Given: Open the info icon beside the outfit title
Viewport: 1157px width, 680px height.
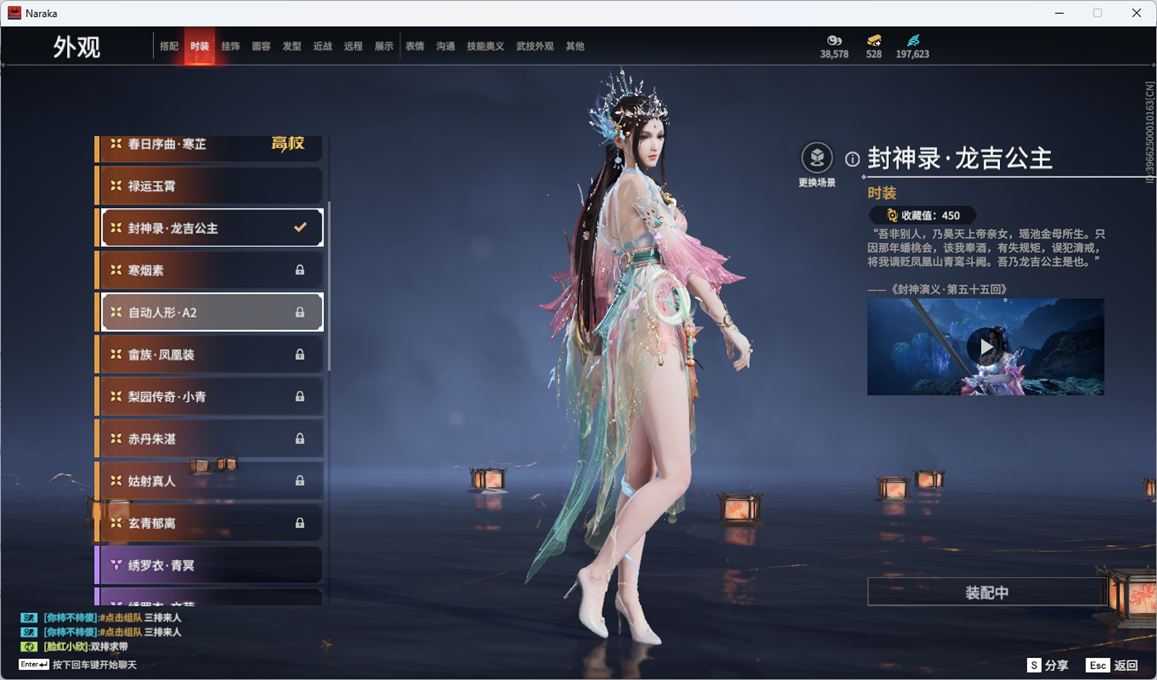Looking at the screenshot, I should coord(852,159).
